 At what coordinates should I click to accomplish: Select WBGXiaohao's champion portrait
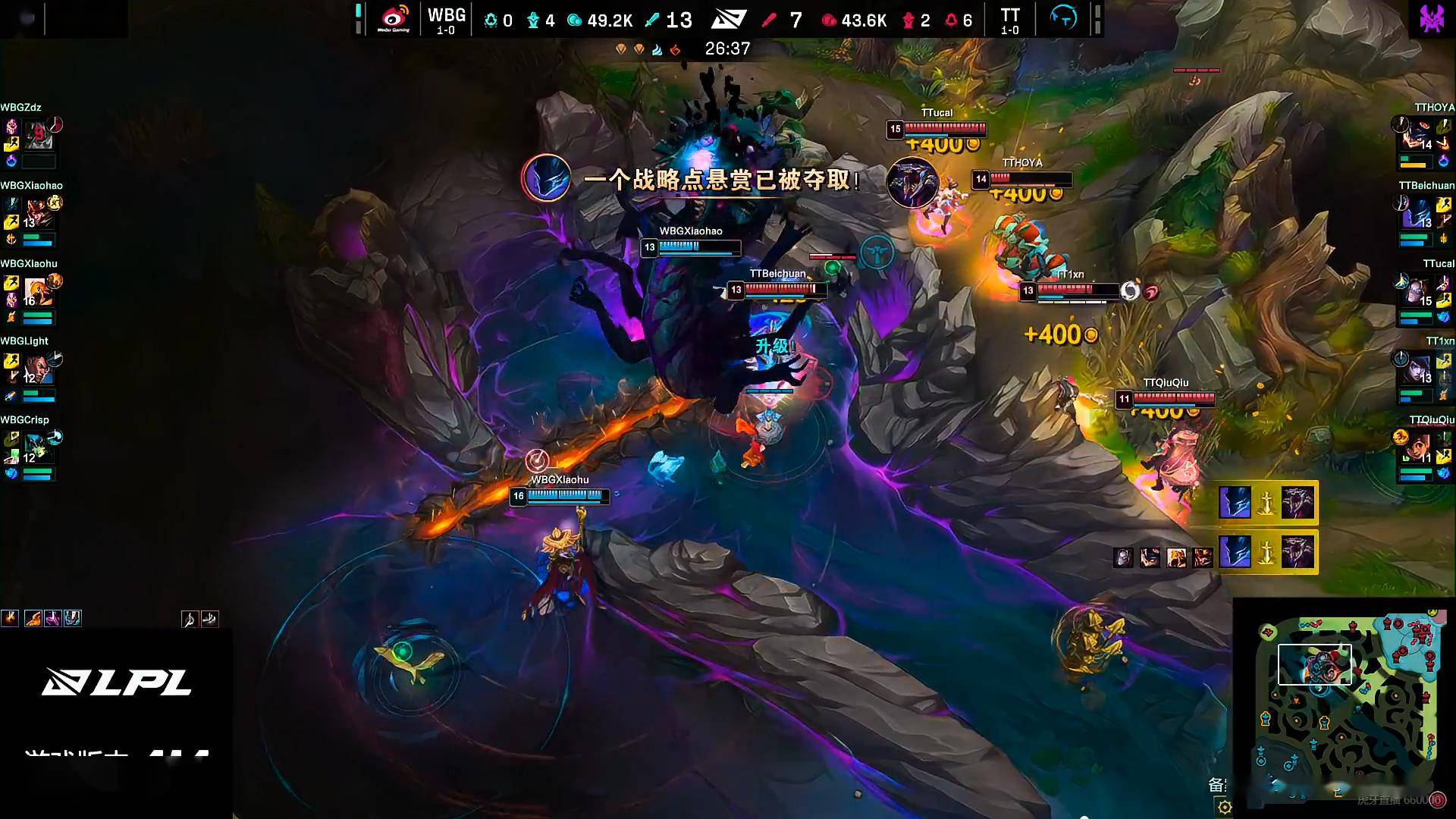click(x=38, y=214)
